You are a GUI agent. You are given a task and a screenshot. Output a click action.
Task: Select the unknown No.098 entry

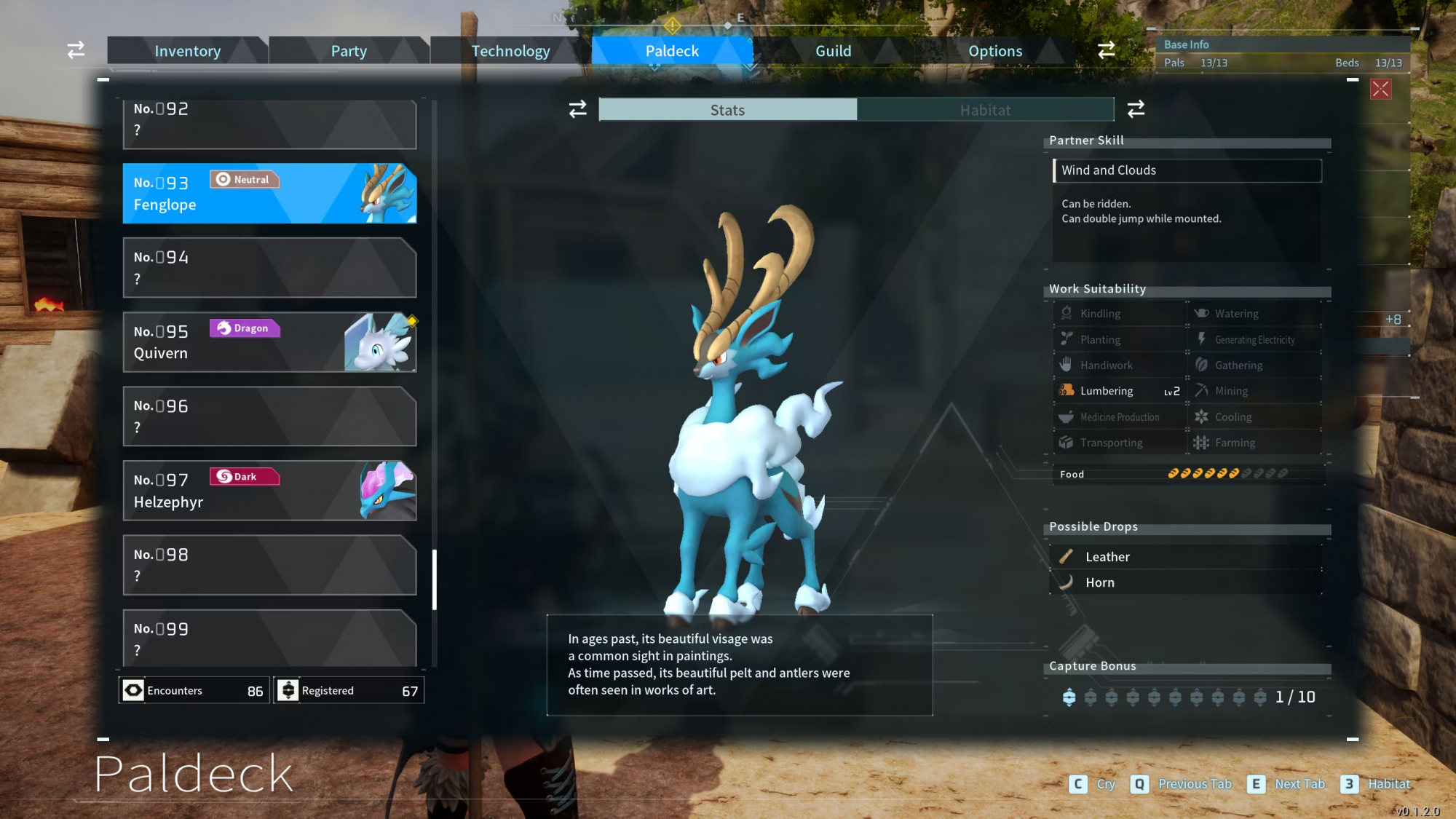point(269,565)
